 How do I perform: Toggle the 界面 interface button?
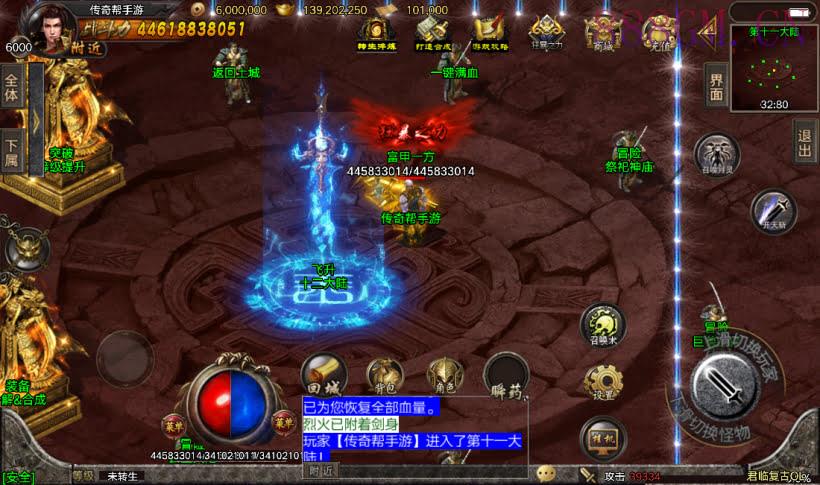[716, 86]
